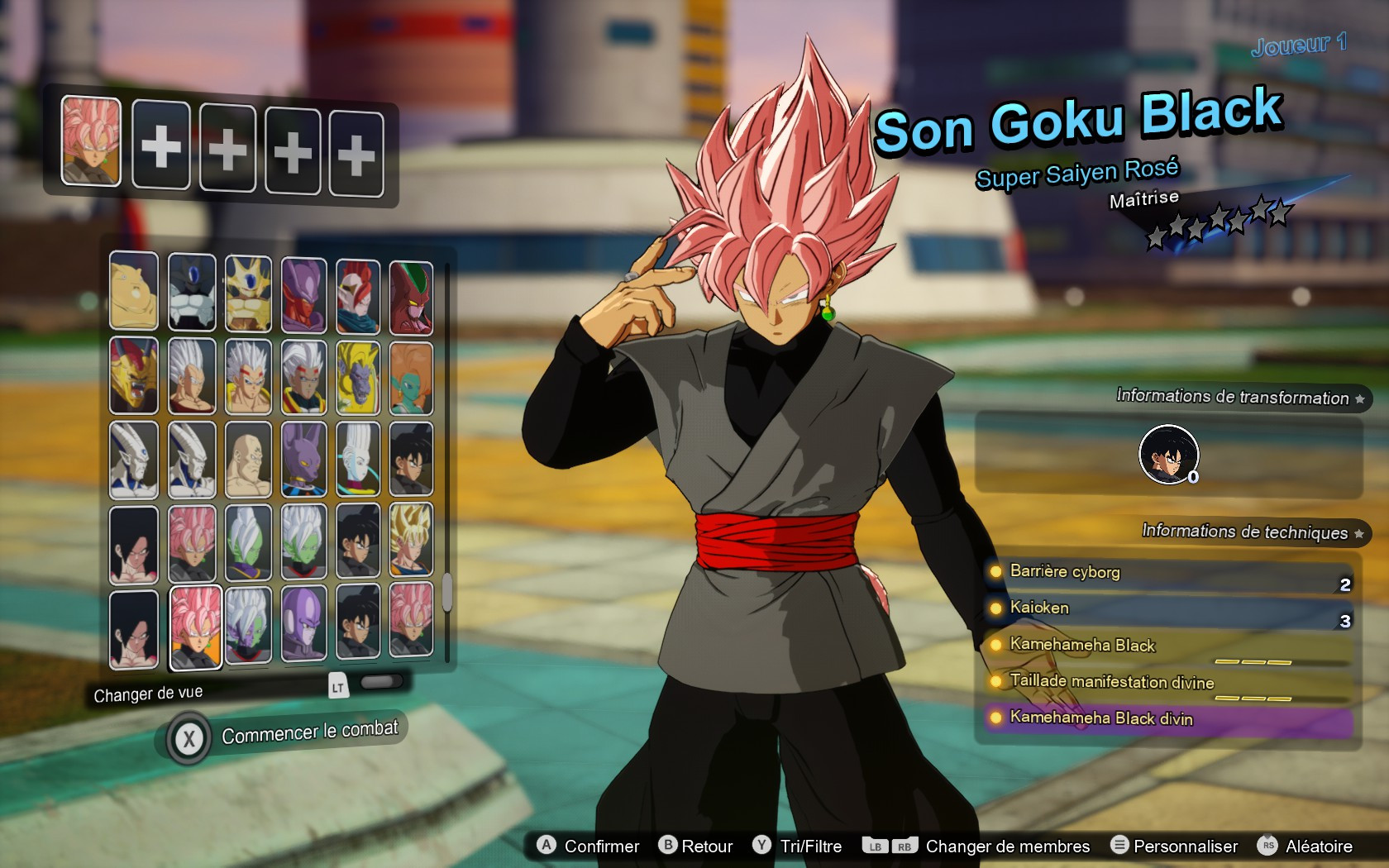Pick the Hit portrait in the roster

click(x=304, y=627)
